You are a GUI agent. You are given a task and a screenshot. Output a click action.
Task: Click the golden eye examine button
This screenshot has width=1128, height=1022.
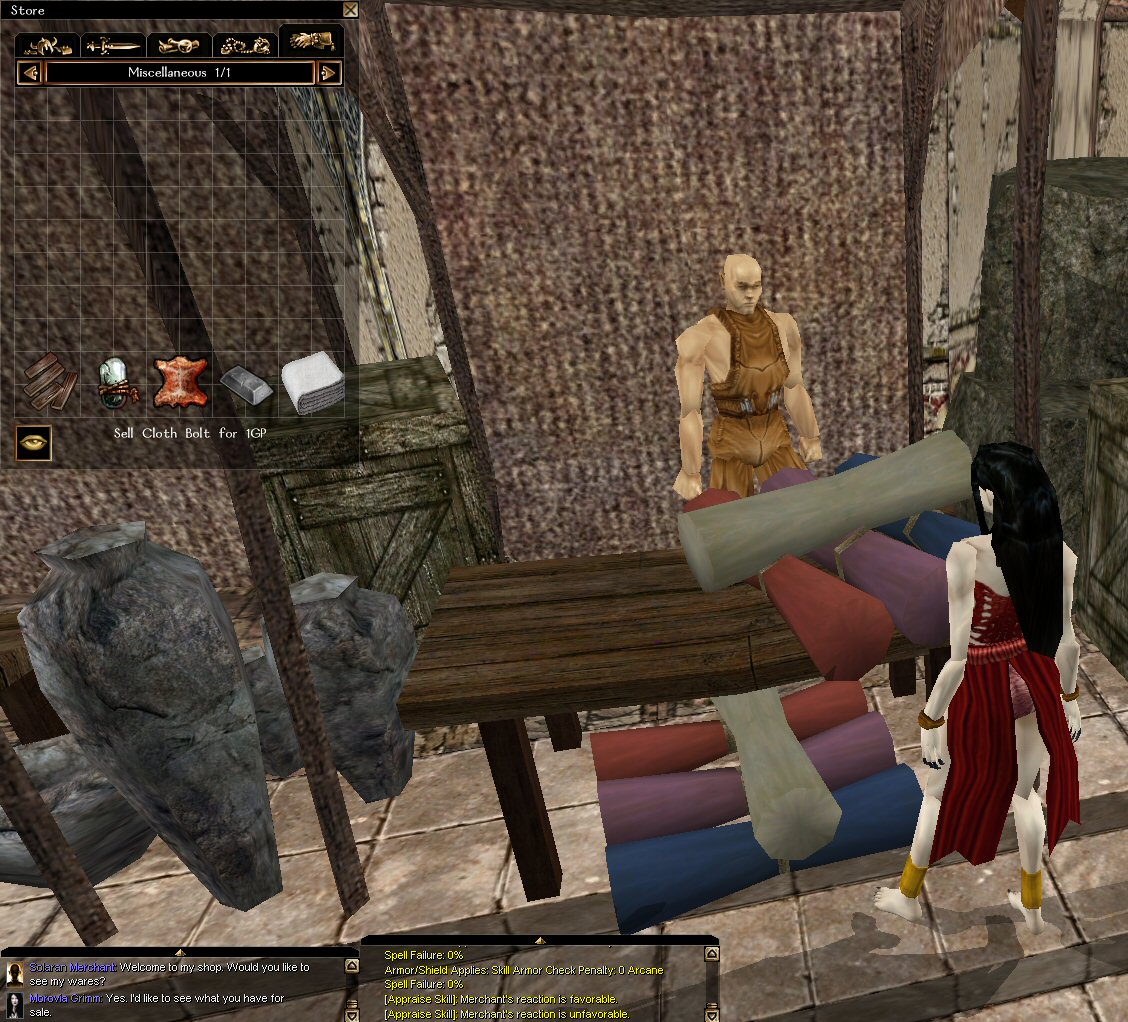pos(34,441)
